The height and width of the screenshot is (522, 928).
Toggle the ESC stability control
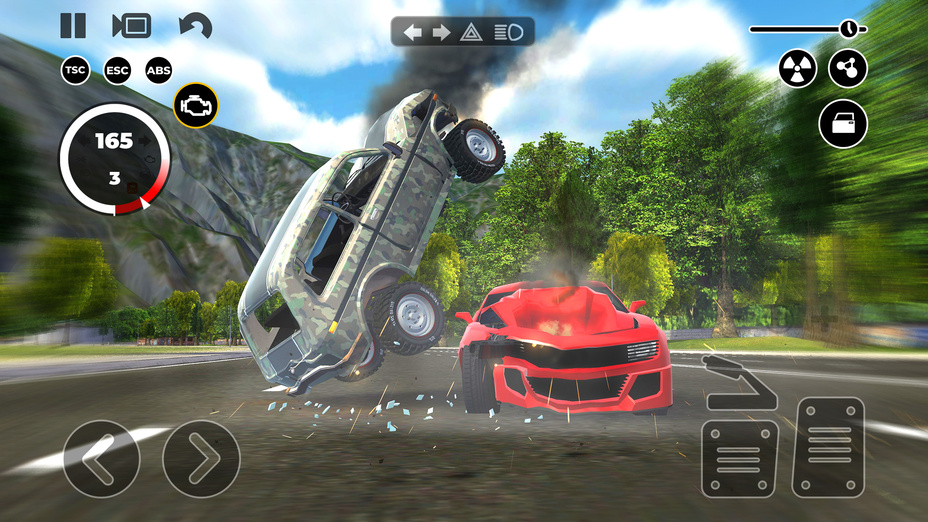tap(117, 70)
